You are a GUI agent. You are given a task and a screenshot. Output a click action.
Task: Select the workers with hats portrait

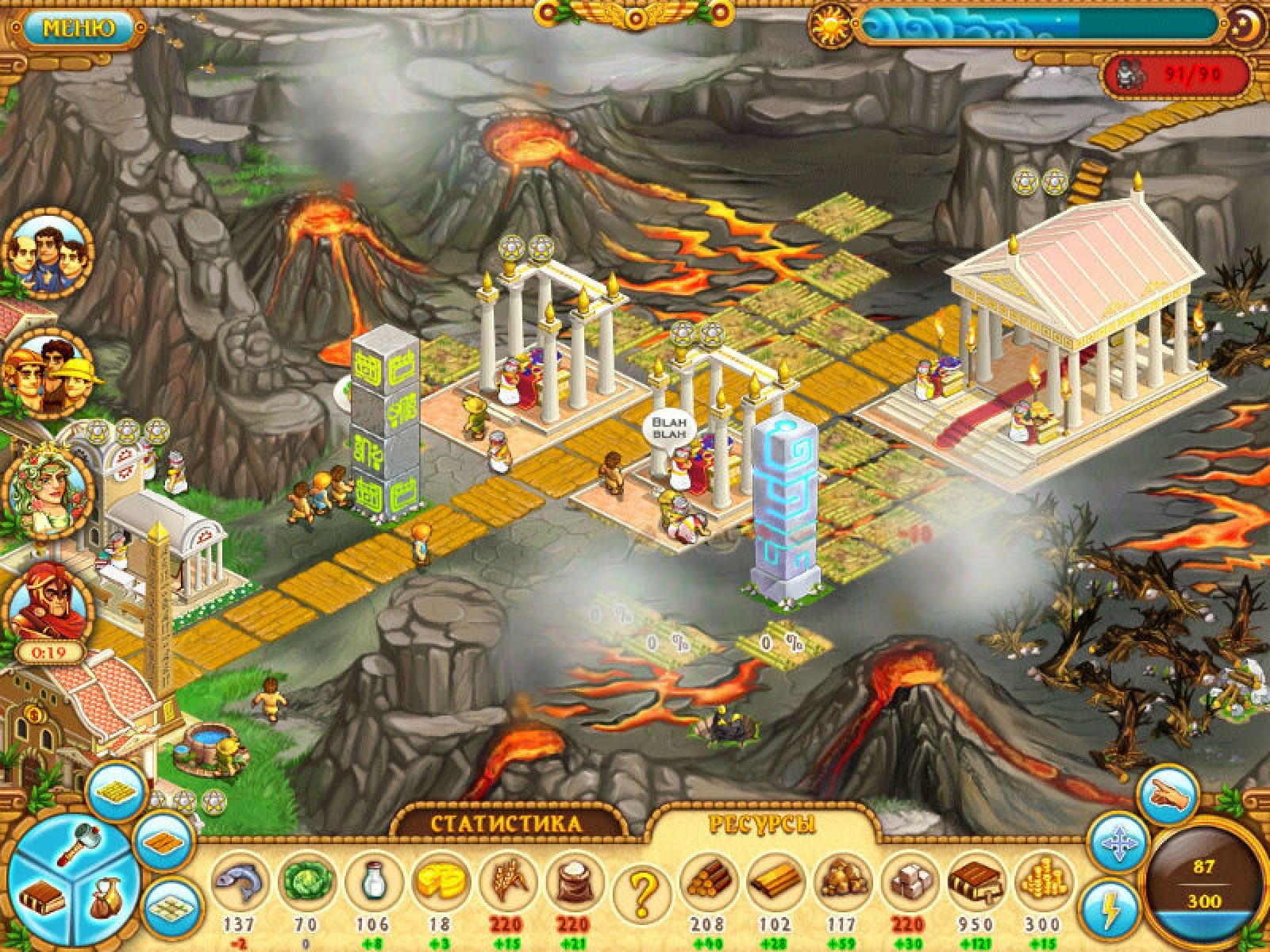(x=49, y=374)
